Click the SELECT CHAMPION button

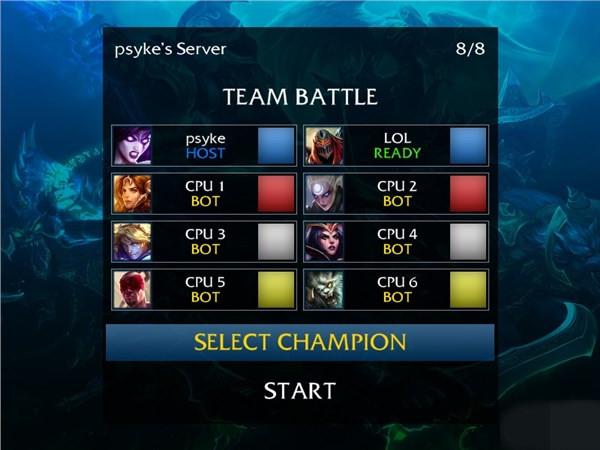click(300, 342)
